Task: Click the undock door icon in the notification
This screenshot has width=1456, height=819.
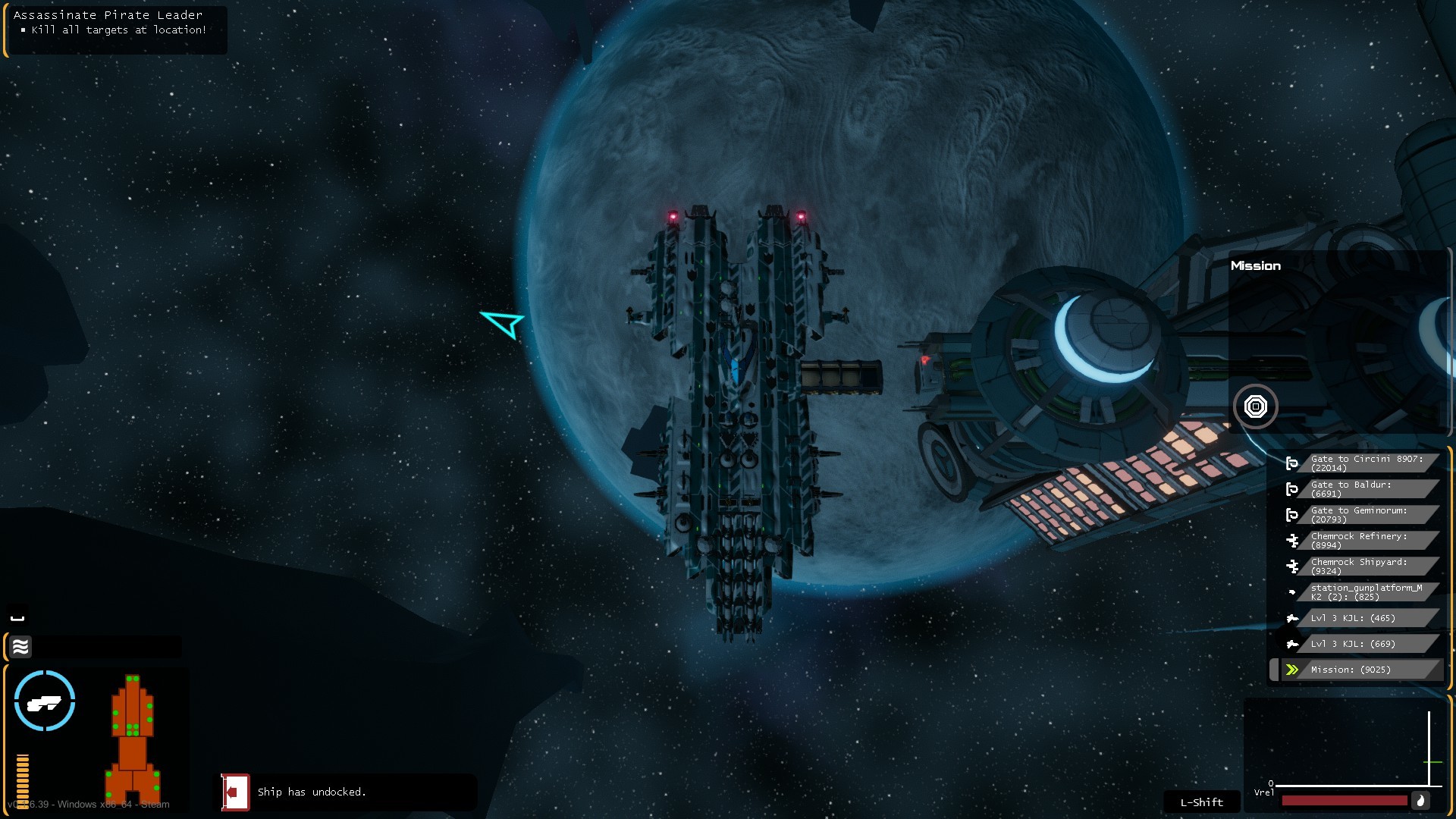Action: tap(235, 792)
